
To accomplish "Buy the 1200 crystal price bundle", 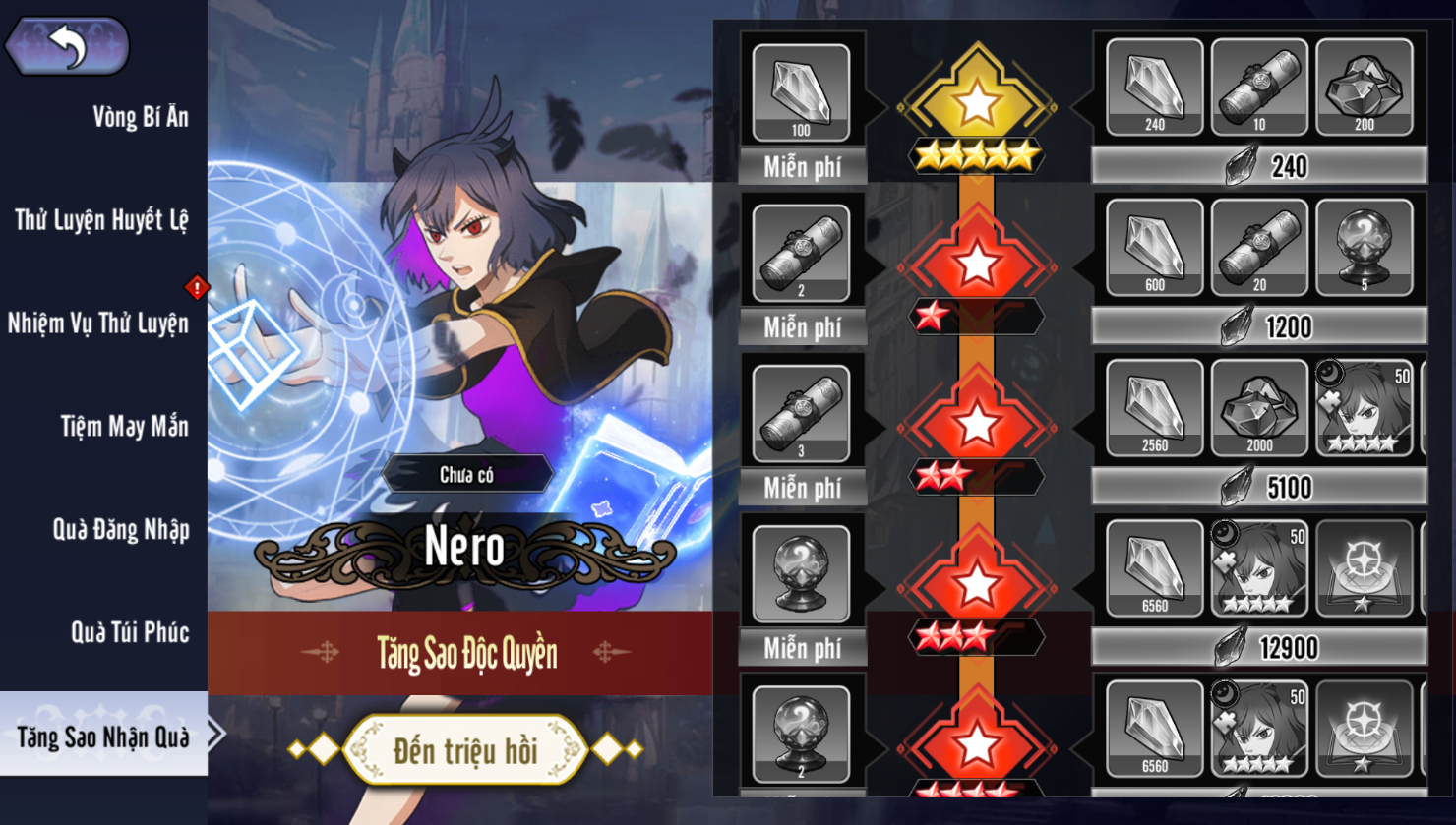I will (1259, 326).
